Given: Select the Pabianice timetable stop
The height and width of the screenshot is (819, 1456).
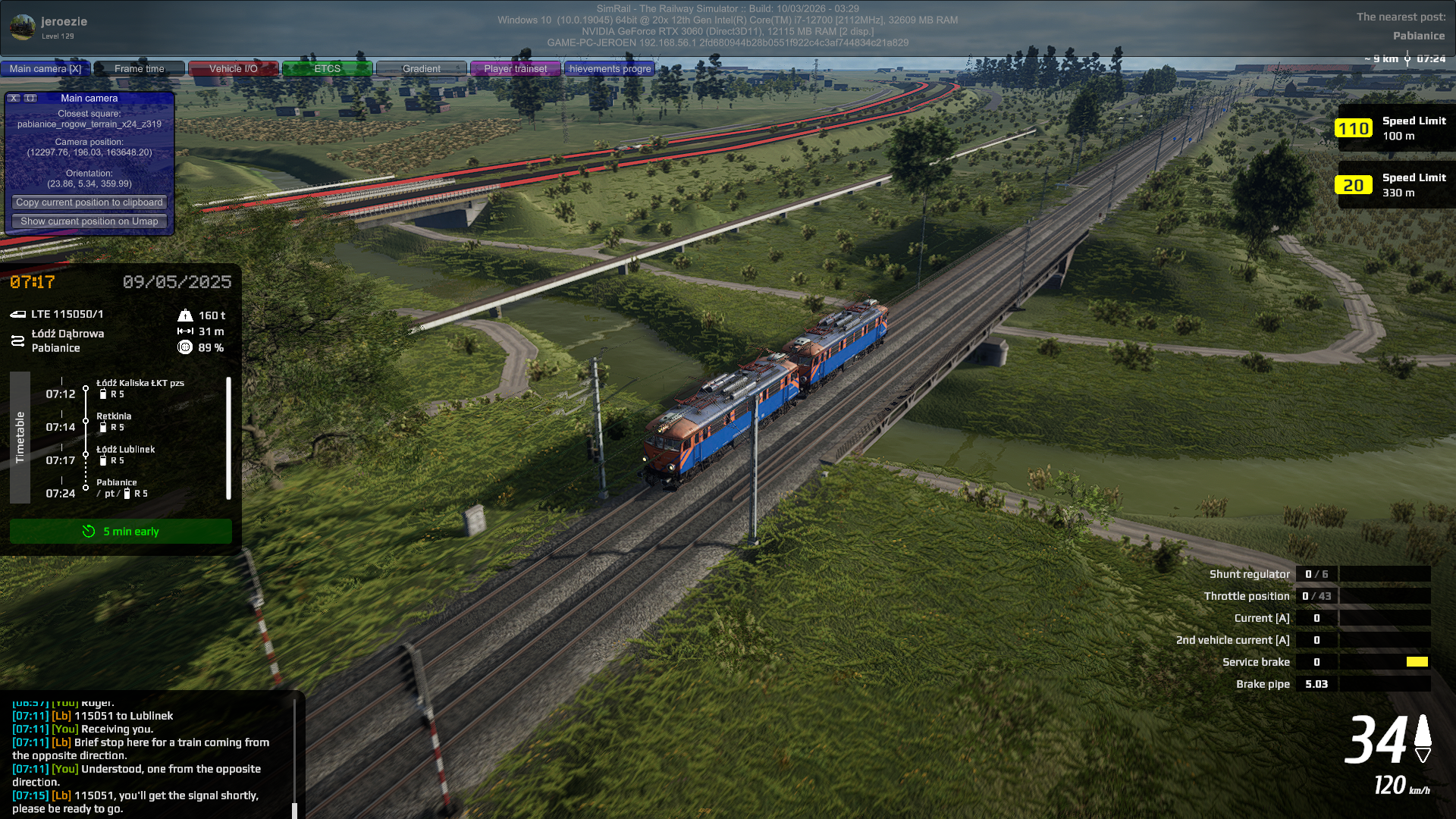Looking at the screenshot, I should [117, 483].
